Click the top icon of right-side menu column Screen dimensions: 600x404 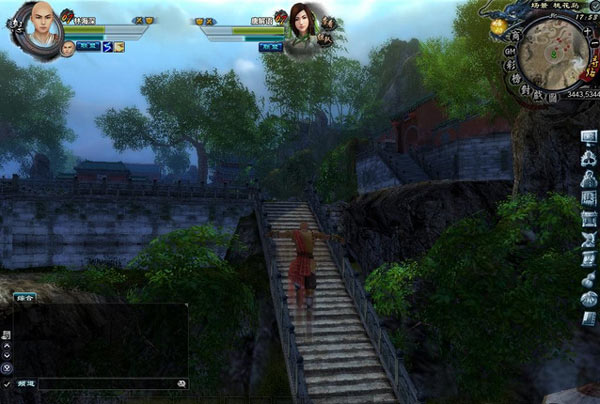pyautogui.click(x=588, y=136)
